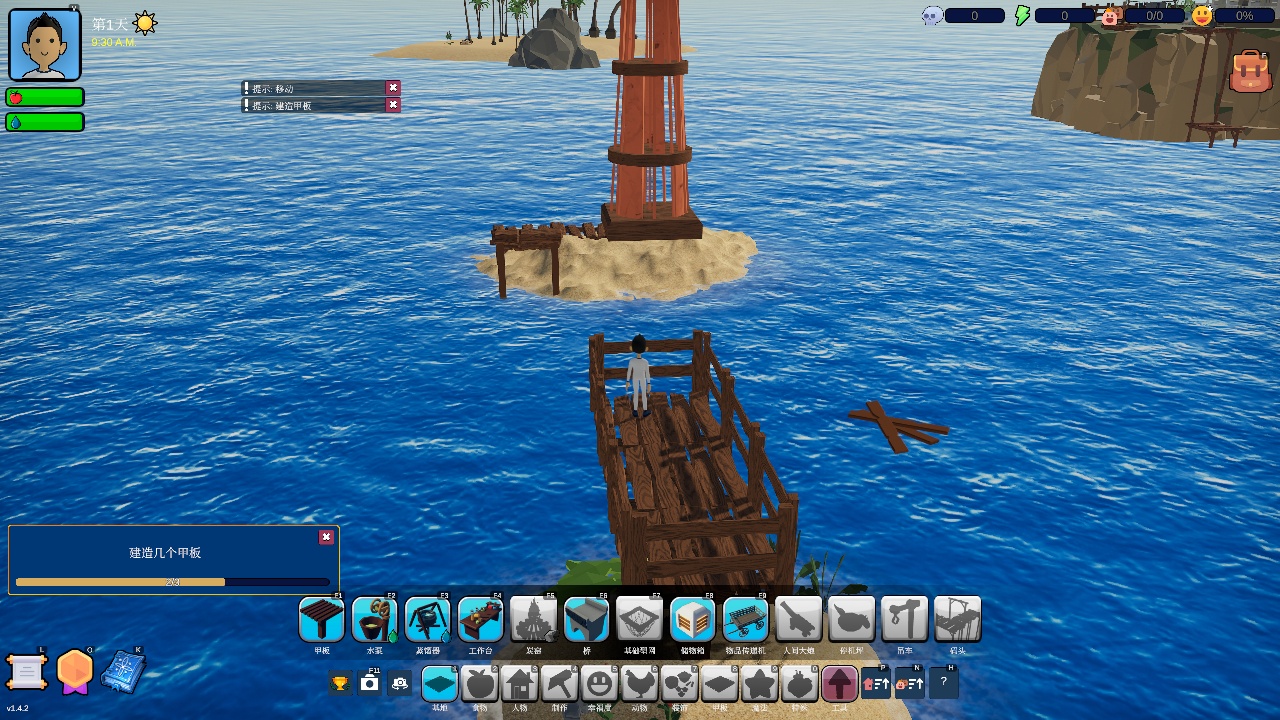Select the star category tab
Image resolution: width=1280 pixels, height=720 pixels.
(x=760, y=684)
